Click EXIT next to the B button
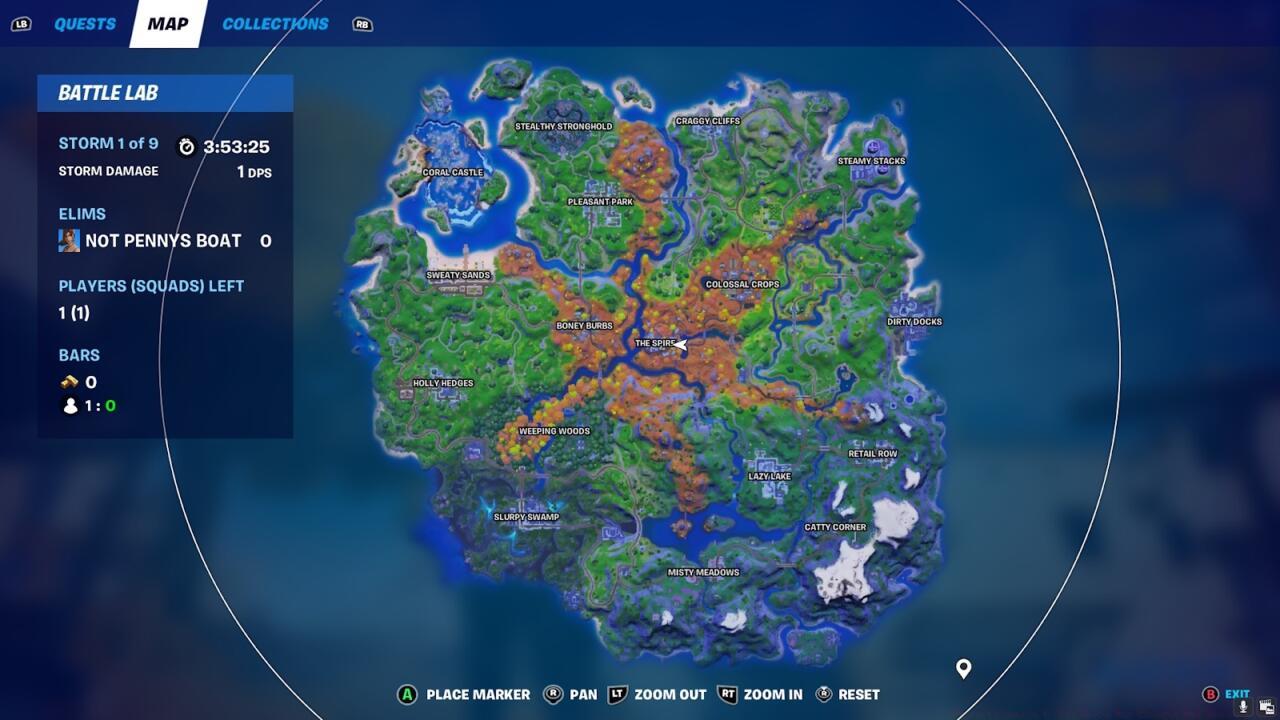The height and width of the screenshot is (720, 1280). [x=1237, y=692]
